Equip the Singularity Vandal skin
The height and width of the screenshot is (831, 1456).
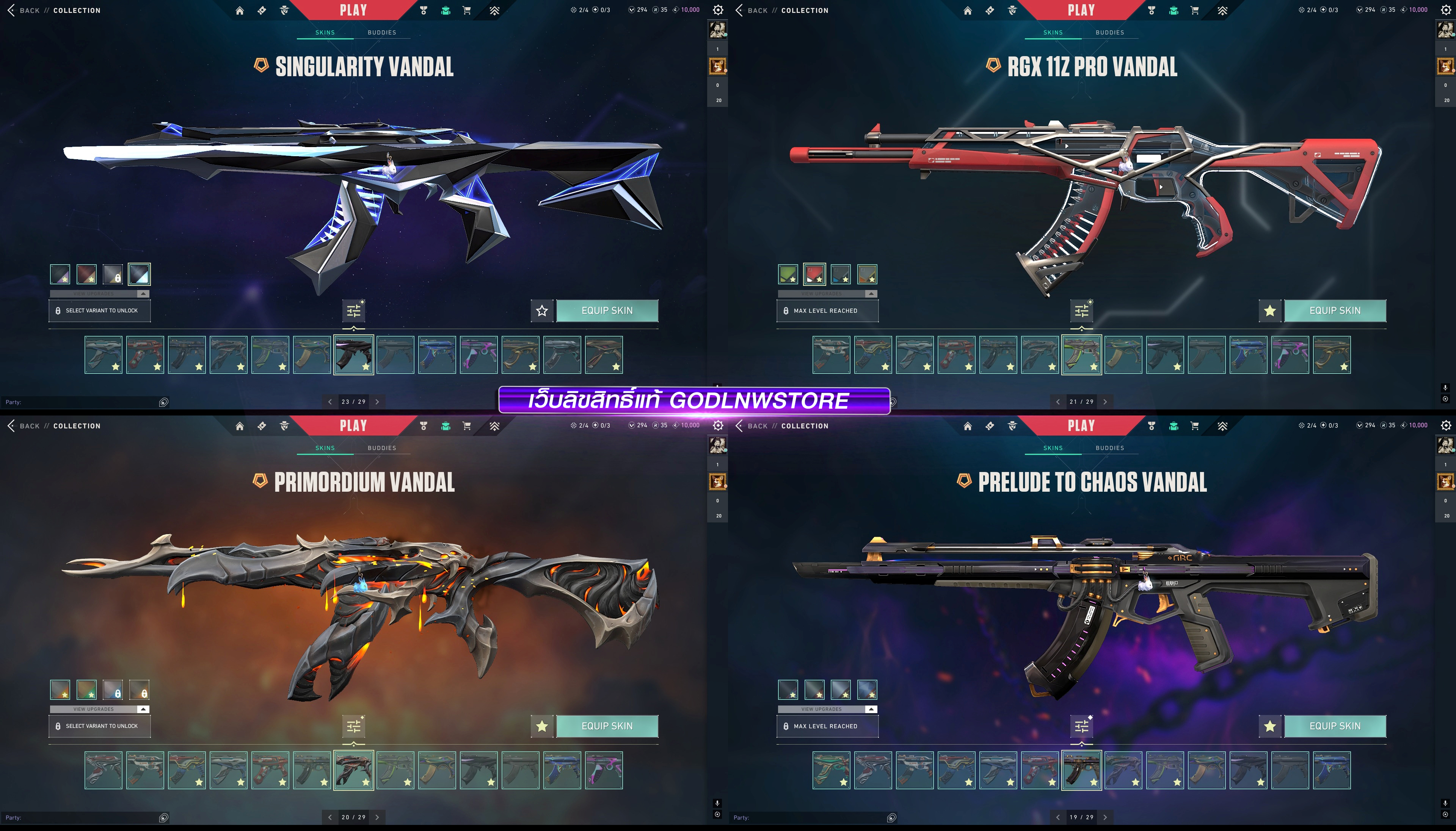(x=607, y=310)
